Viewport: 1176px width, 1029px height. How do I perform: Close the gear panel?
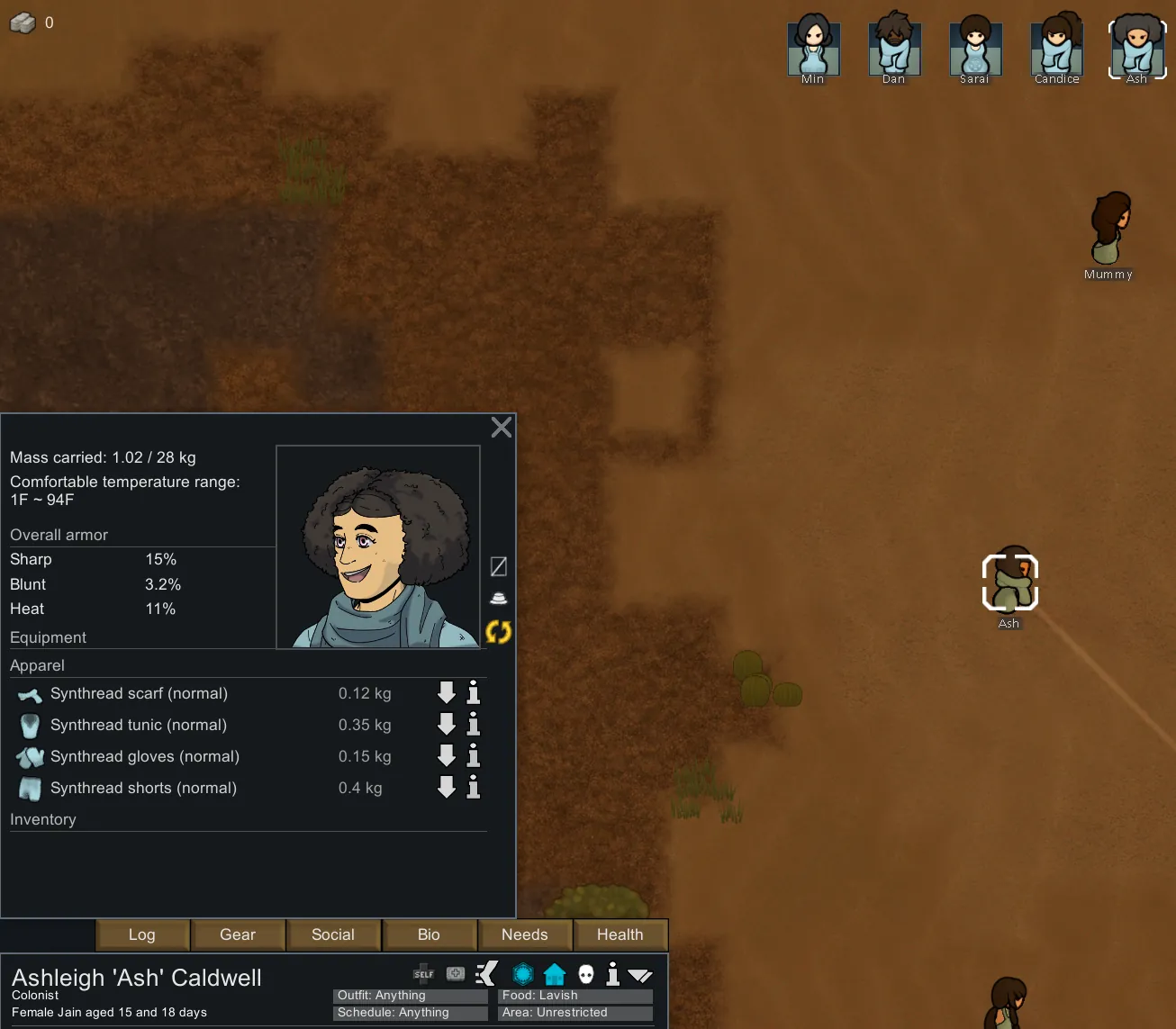pos(502,427)
